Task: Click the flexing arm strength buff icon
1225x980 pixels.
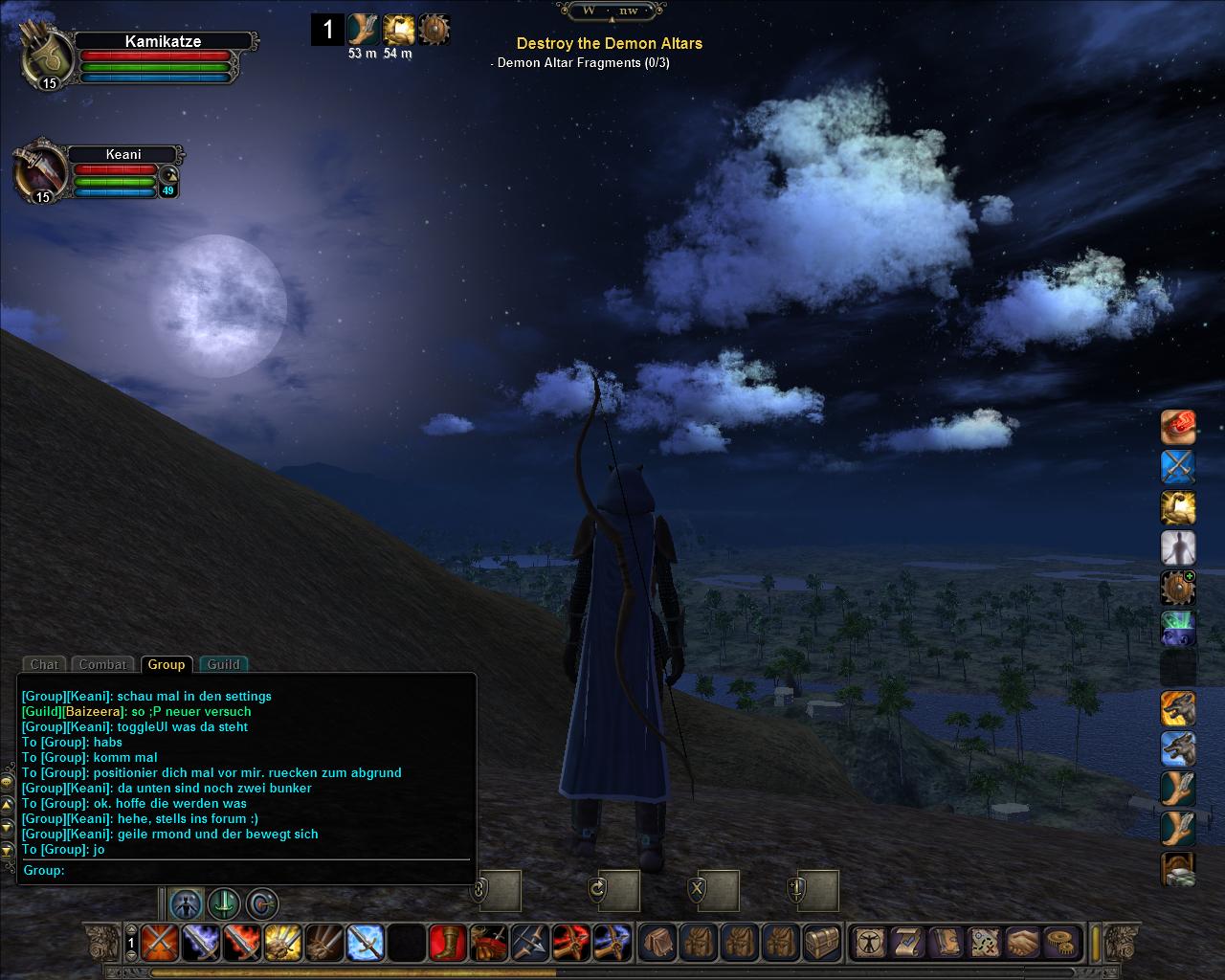Action: pyautogui.click(x=398, y=30)
